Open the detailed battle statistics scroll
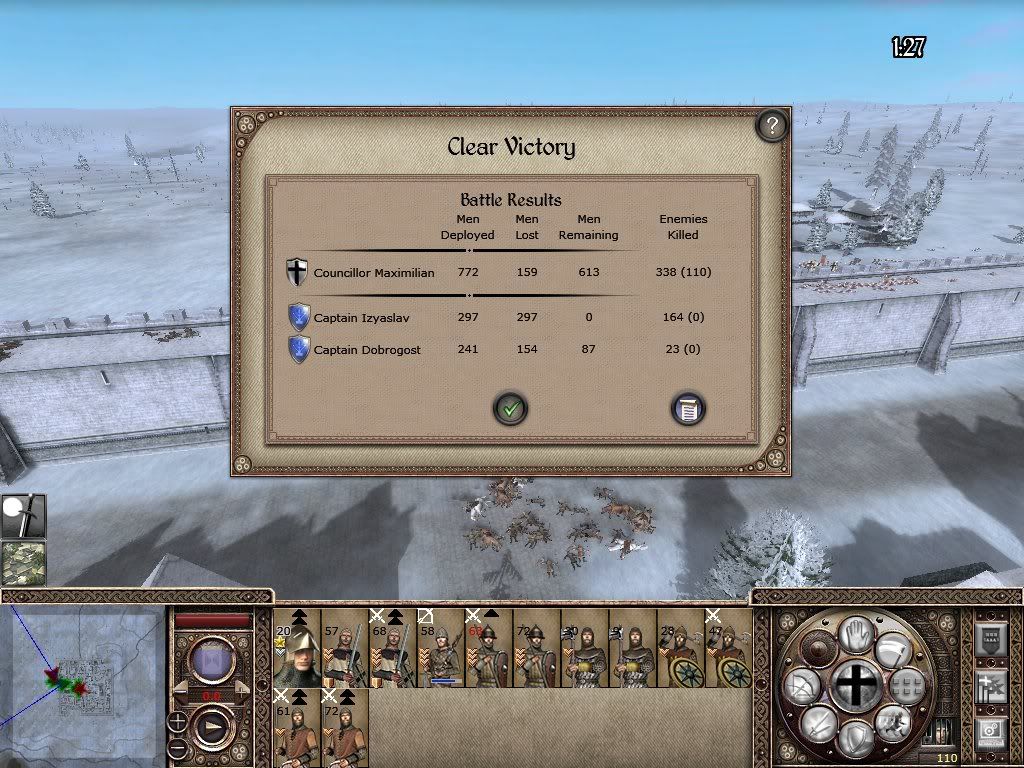 (688, 409)
